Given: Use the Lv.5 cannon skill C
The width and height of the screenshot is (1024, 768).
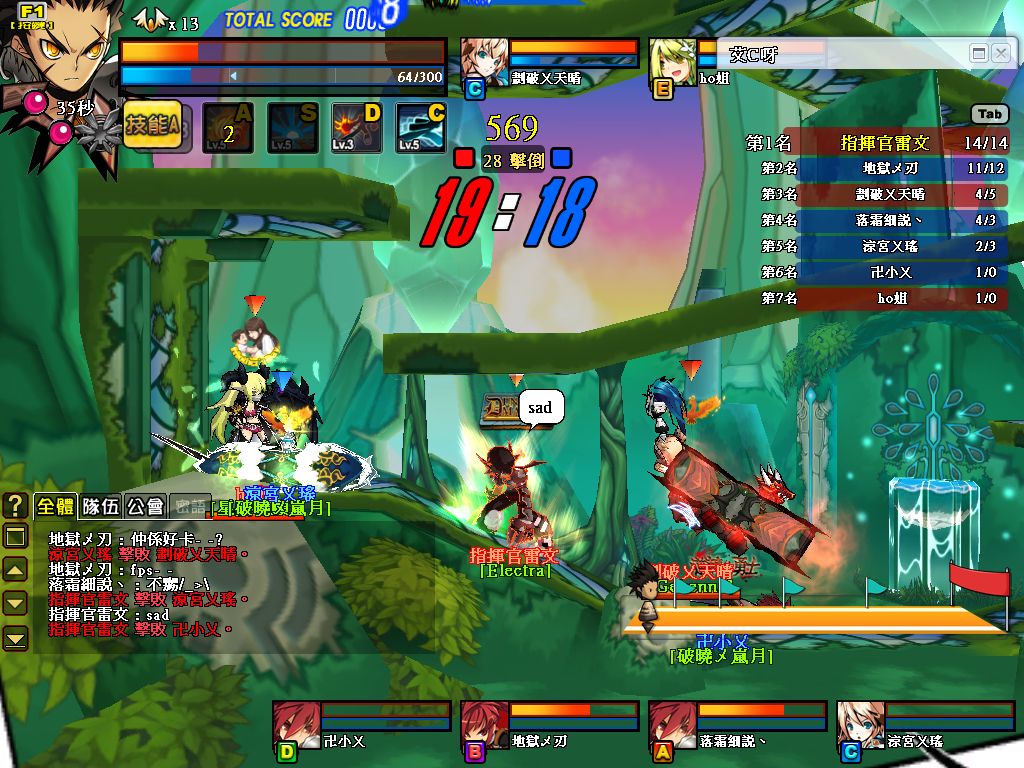Looking at the screenshot, I should pyautogui.click(x=421, y=128).
